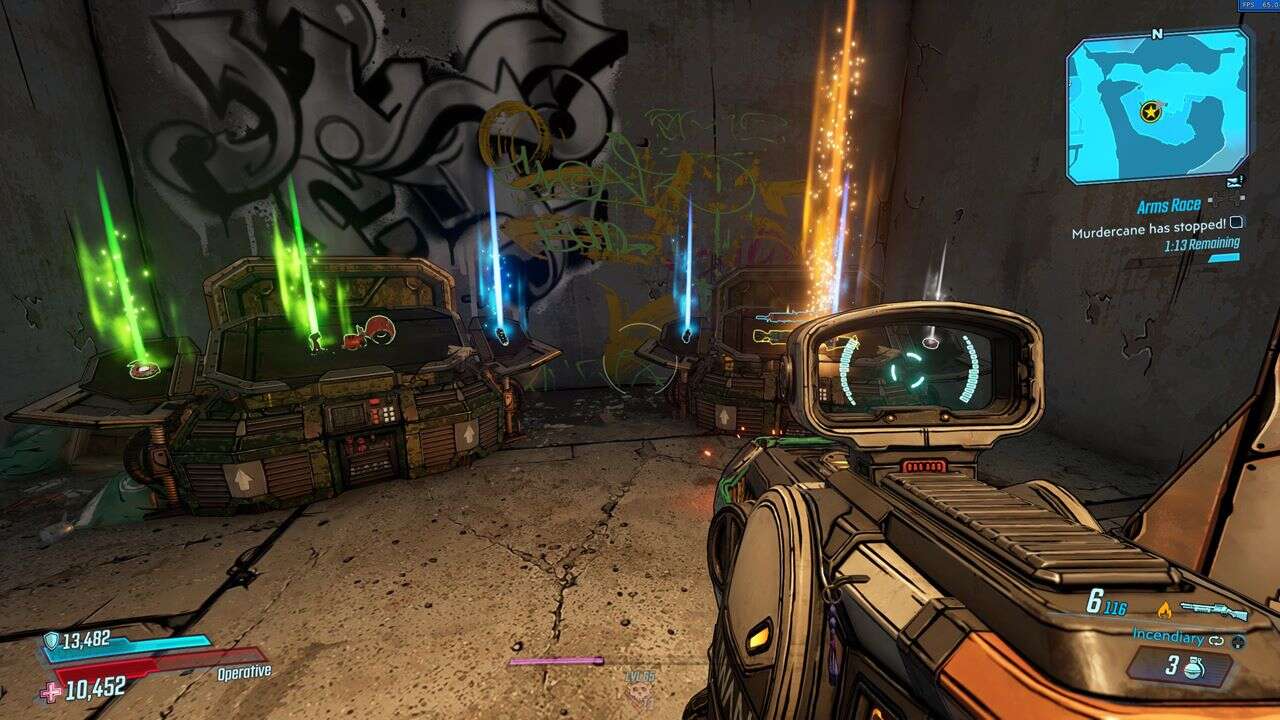This screenshot has width=1280, height=720.
Task: Open the 1:13 Remaining timer details
Action: coord(1203,243)
